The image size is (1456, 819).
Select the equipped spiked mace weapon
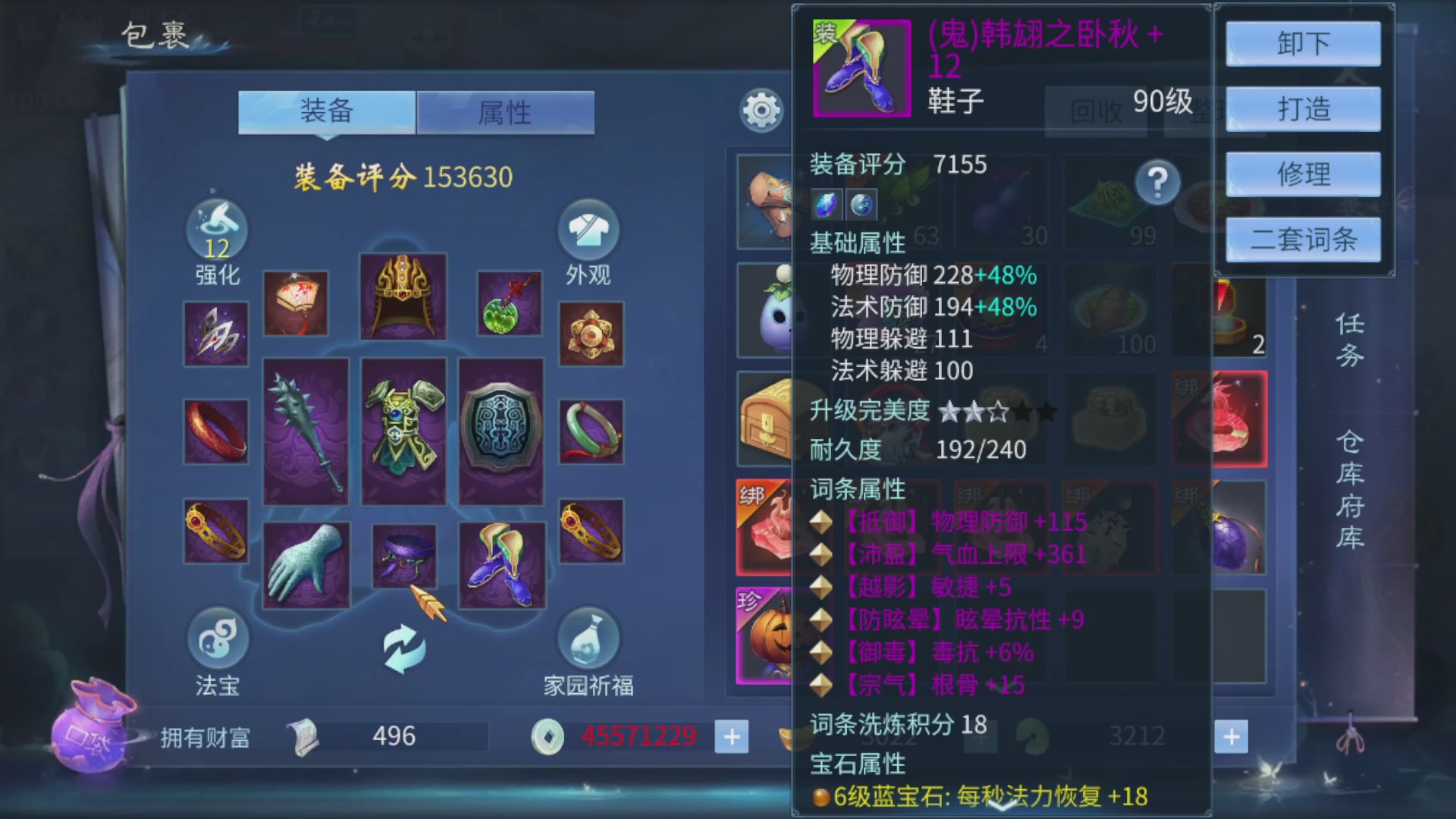pos(306,428)
